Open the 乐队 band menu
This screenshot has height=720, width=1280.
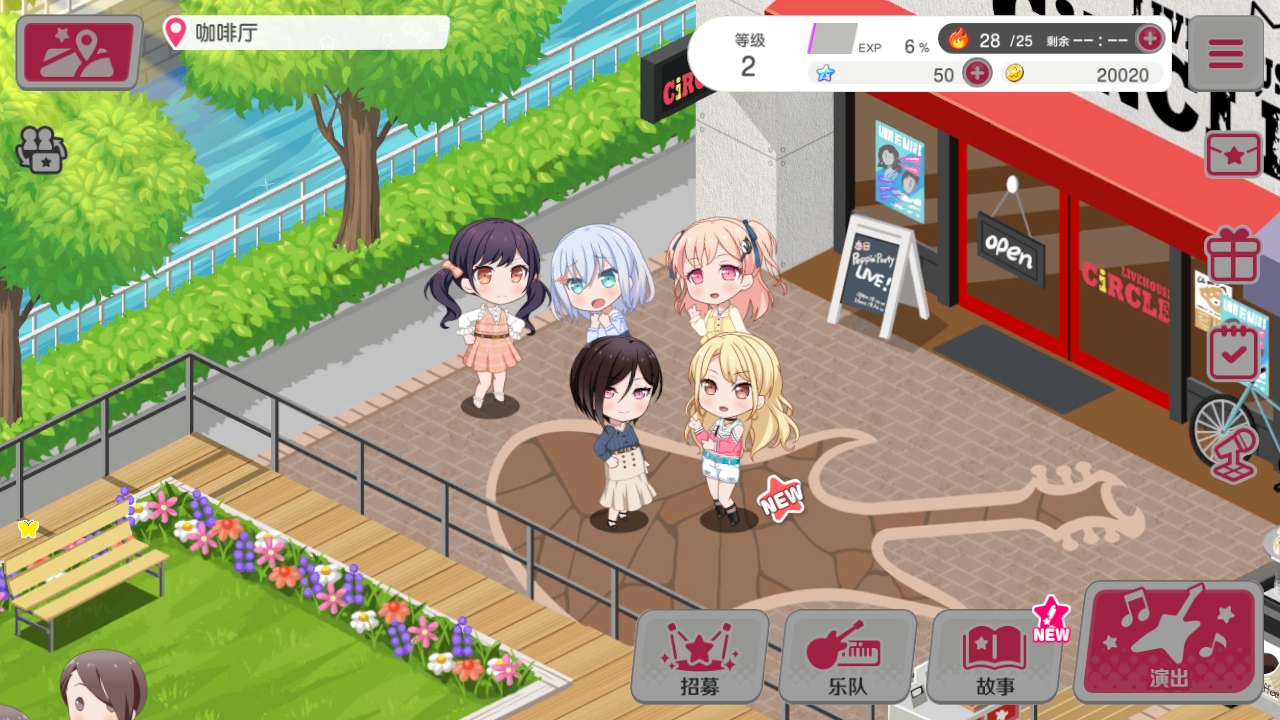(848, 656)
